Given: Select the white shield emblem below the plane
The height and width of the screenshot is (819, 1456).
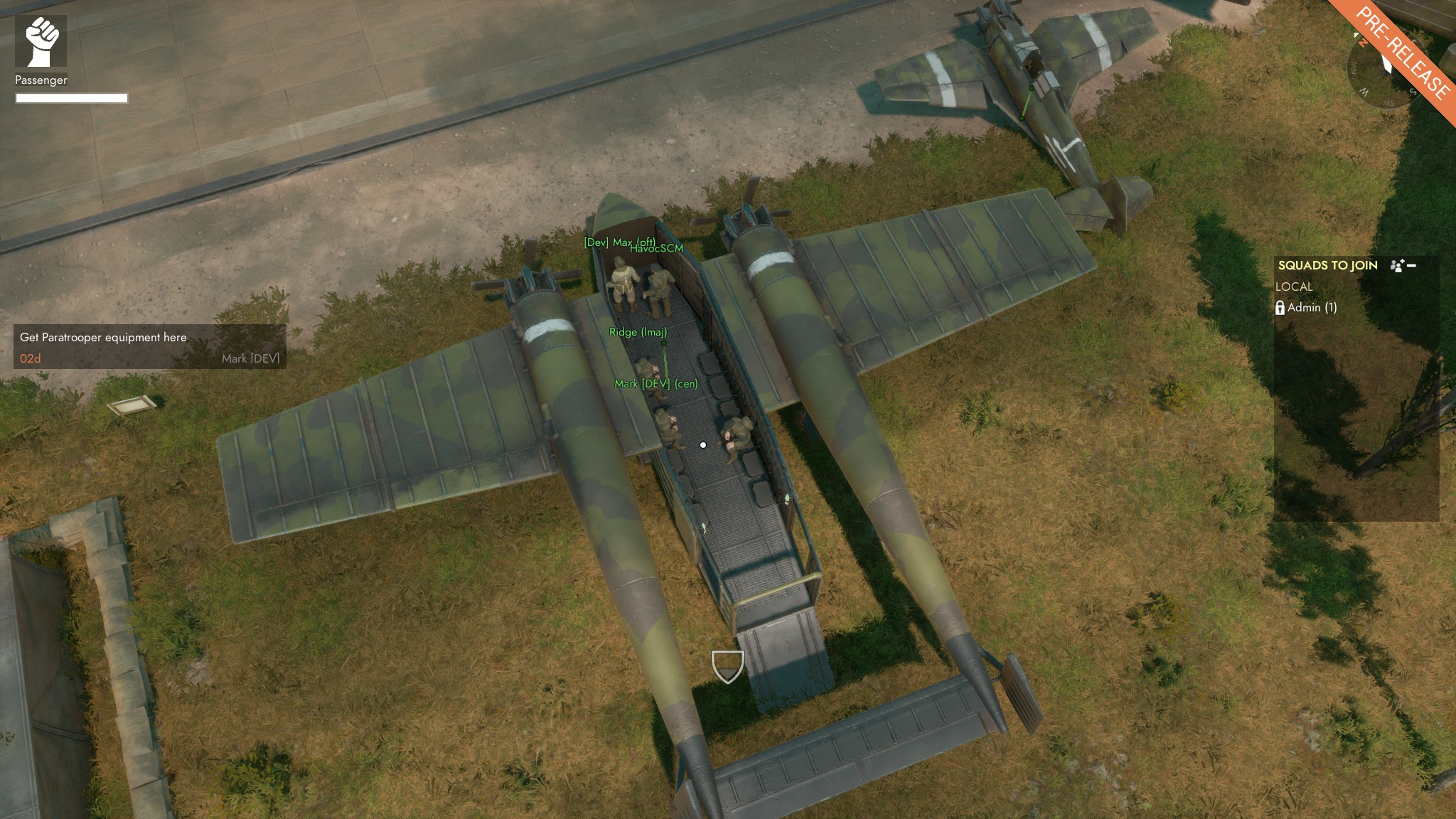Looking at the screenshot, I should (727, 667).
